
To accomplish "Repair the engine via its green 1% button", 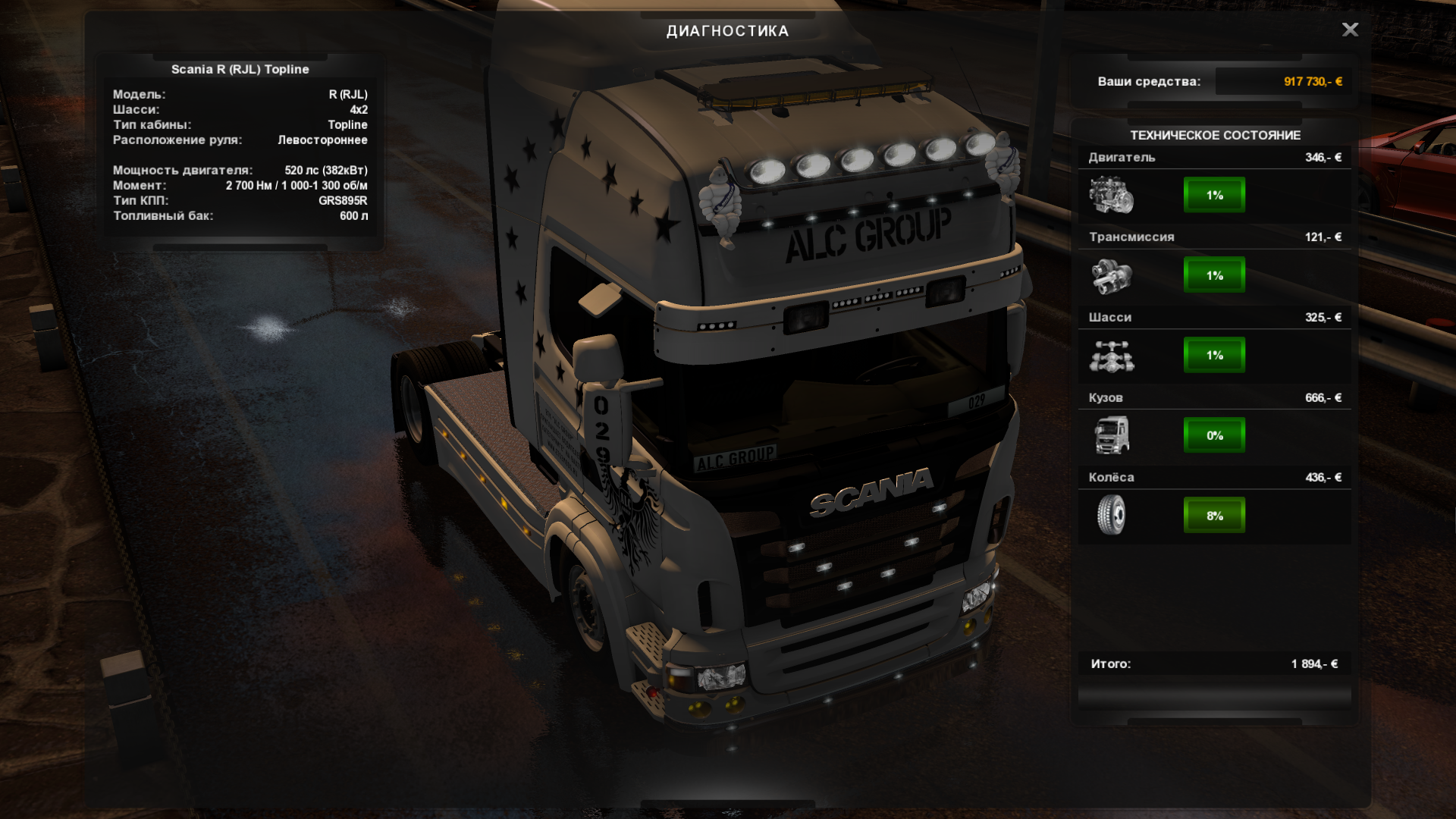I will (1214, 195).
